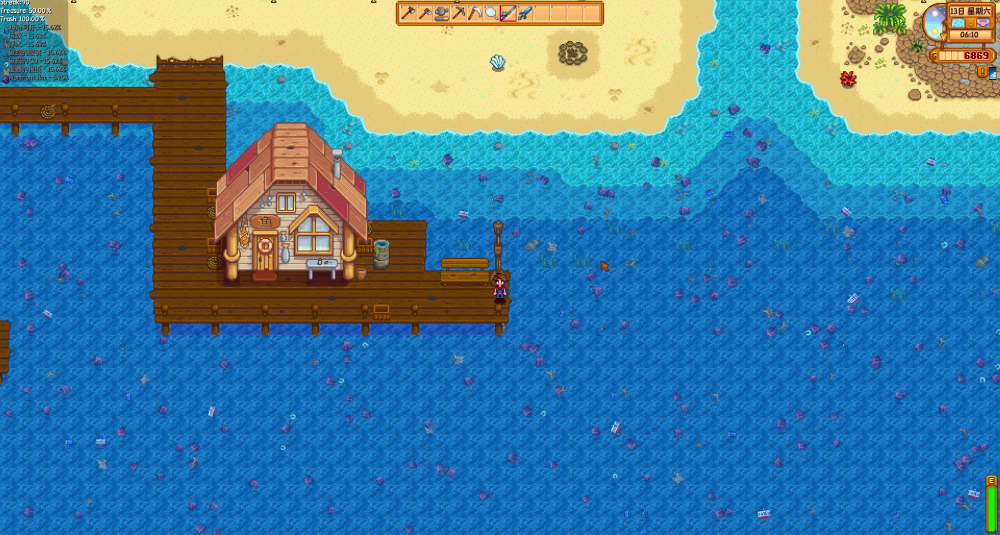Choose the watering can slot
Image resolution: width=1000 pixels, height=535 pixels.
tap(441, 13)
